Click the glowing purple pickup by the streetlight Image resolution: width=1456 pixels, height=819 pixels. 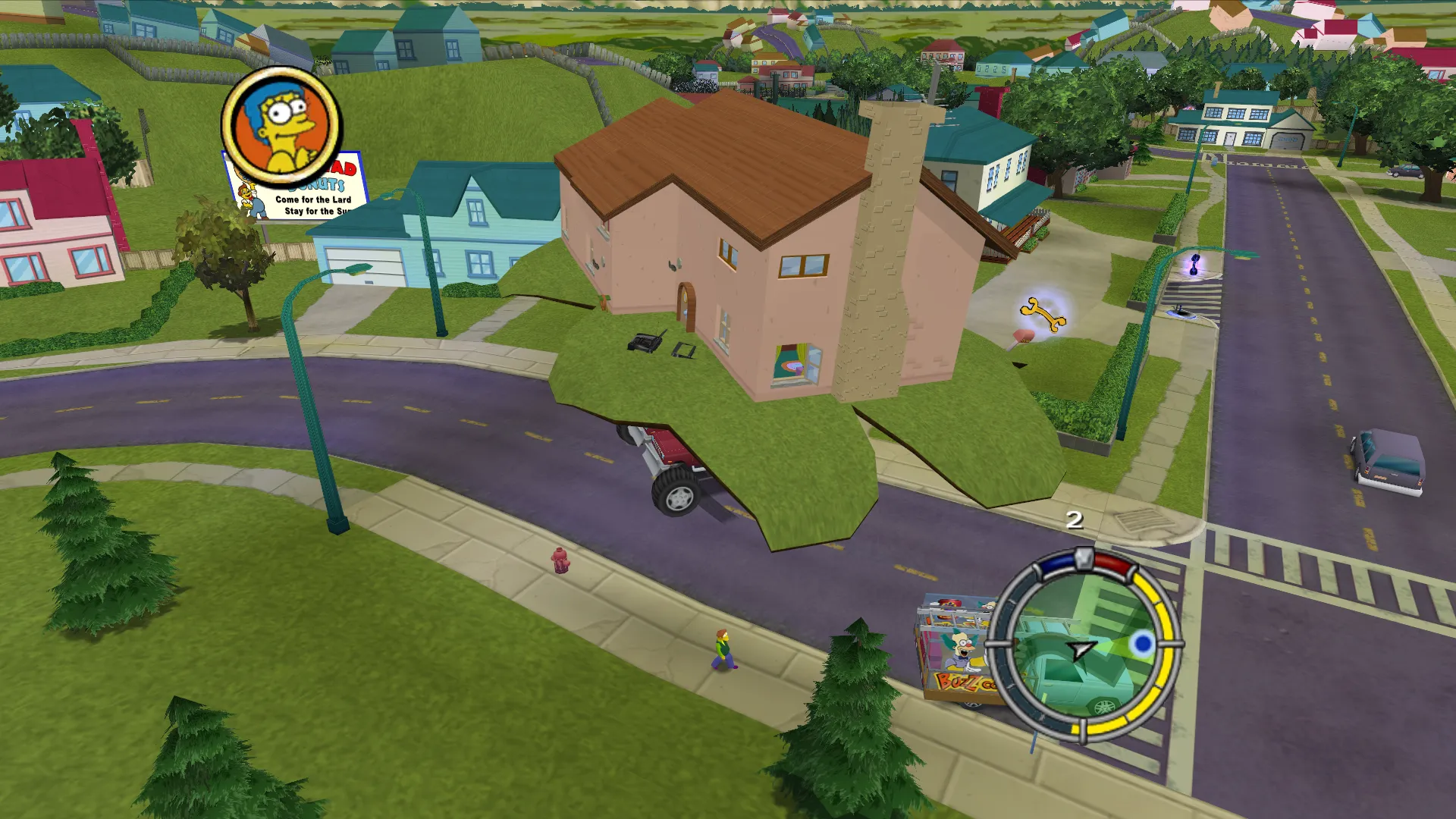click(x=1194, y=262)
